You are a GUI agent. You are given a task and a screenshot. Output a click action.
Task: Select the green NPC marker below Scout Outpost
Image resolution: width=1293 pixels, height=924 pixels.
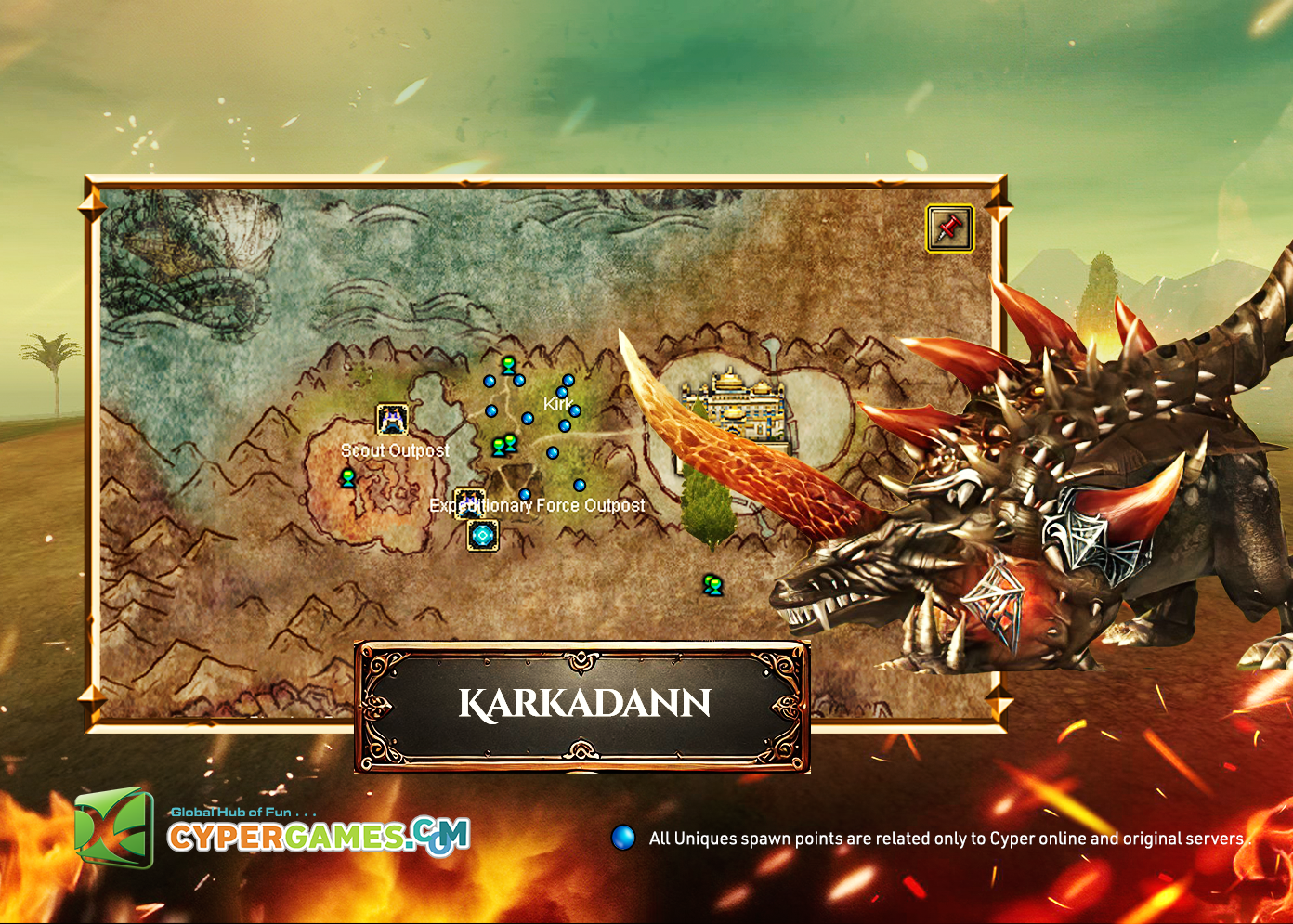(x=348, y=478)
